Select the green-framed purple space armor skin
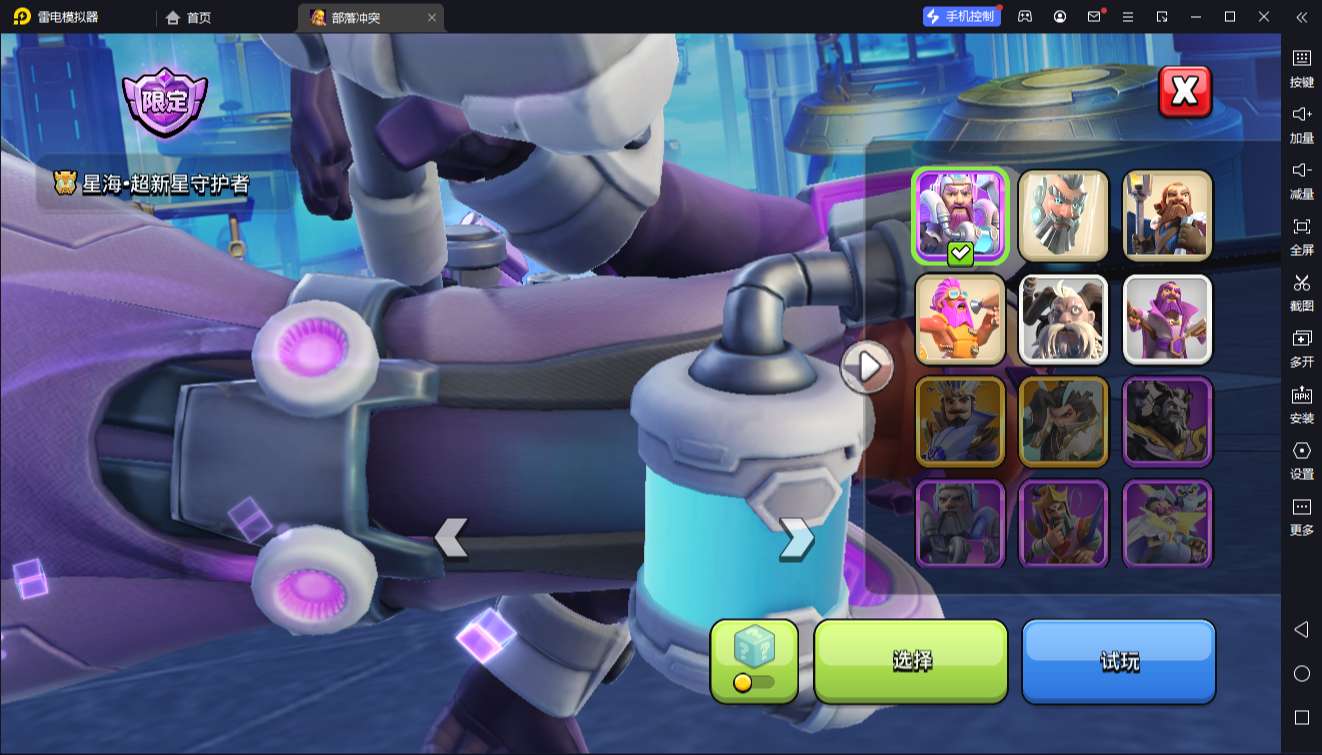The height and width of the screenshot is (755, 1322). pos(960,216)
